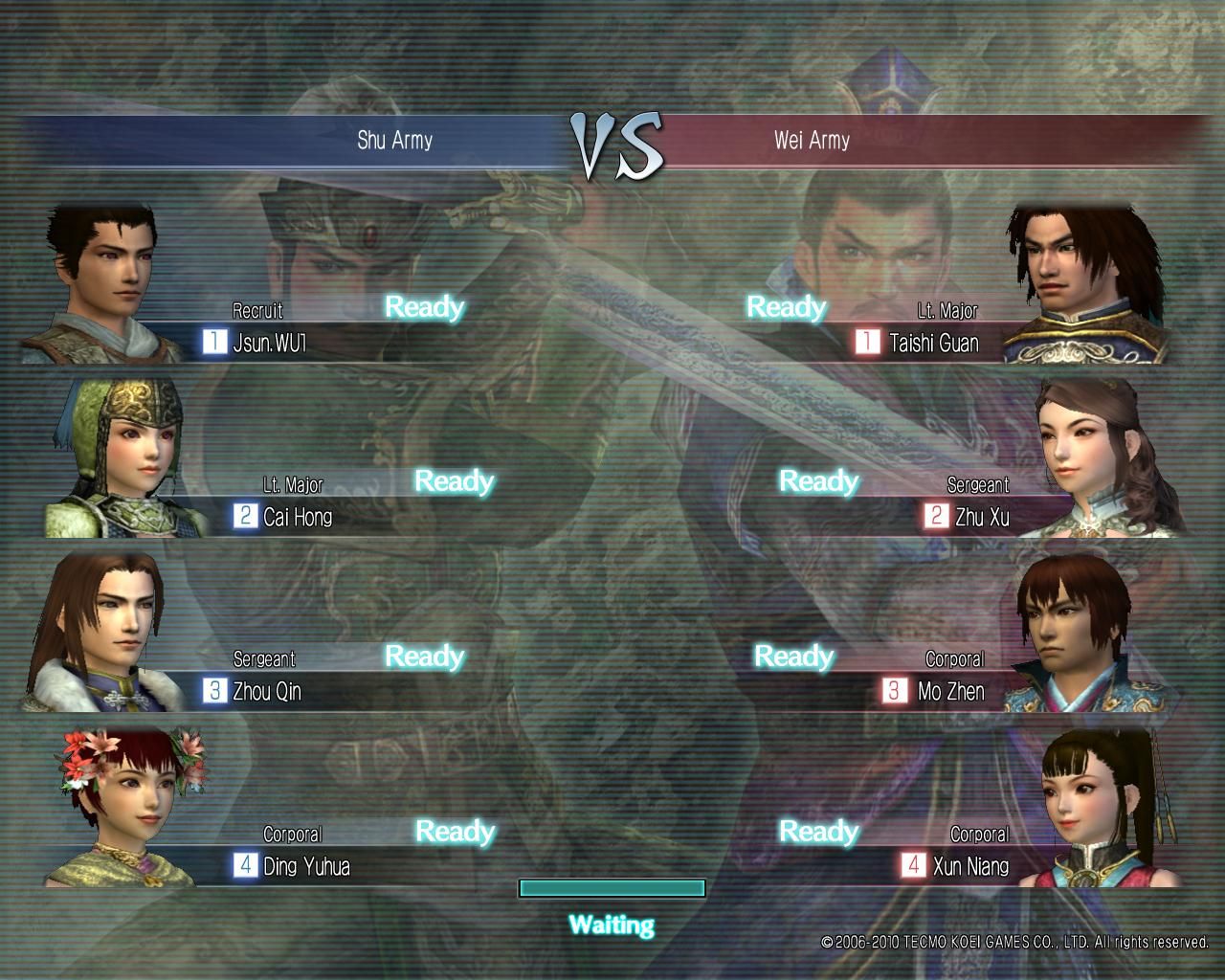Select Zhu Xu's player entry
The width and height of the screenshot is (1225, 980).
[981, 517]
